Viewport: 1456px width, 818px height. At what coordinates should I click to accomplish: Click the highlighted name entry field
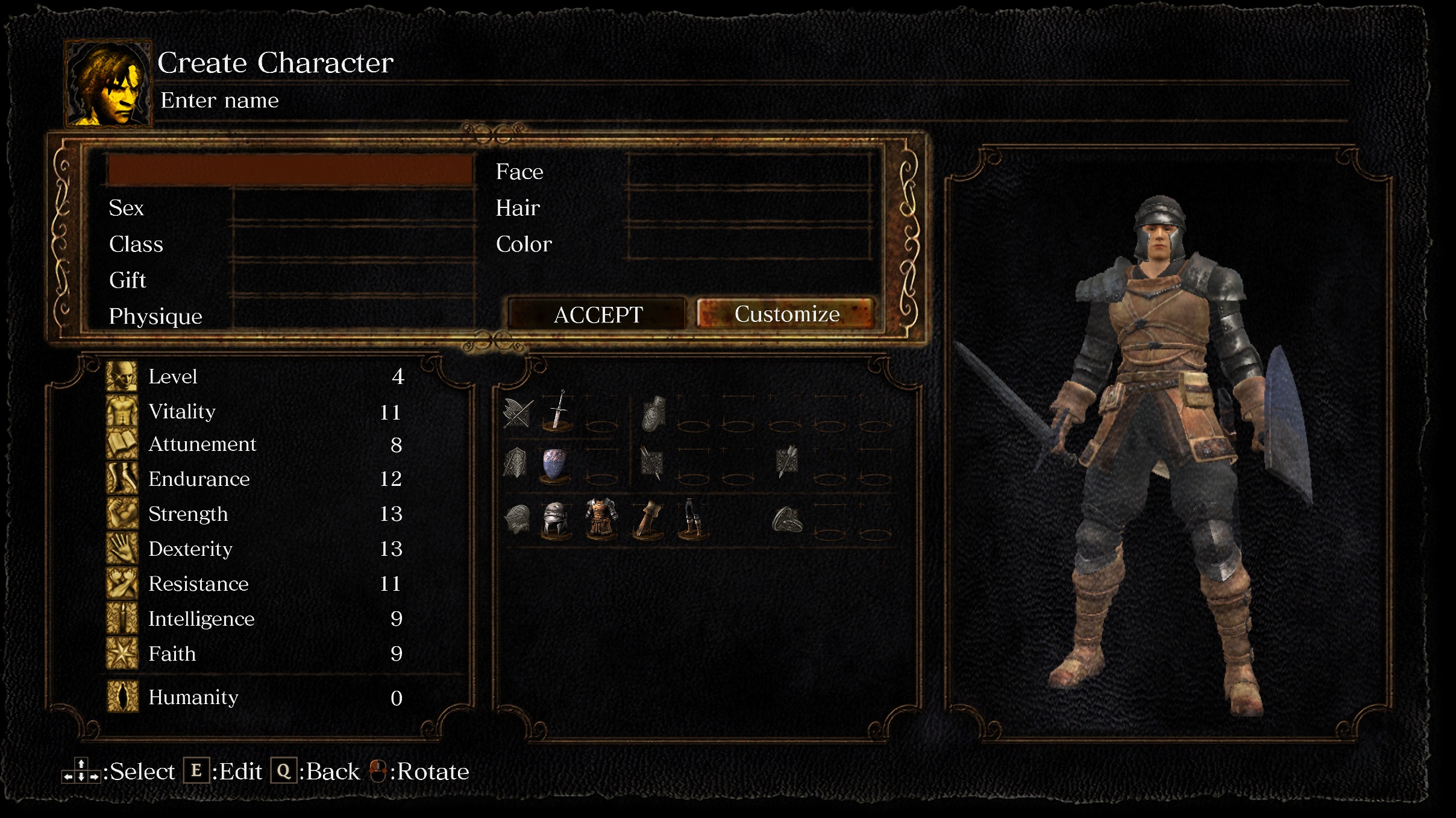pos(290,169)
